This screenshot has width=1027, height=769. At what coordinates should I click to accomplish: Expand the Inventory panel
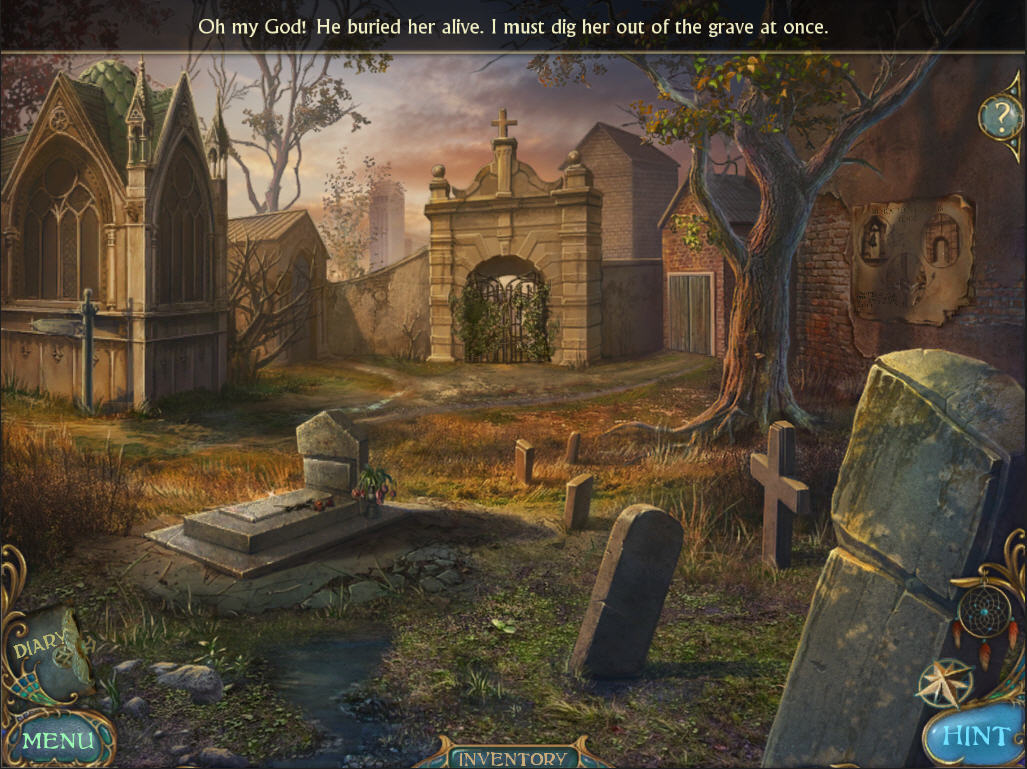tap(513, 757)
